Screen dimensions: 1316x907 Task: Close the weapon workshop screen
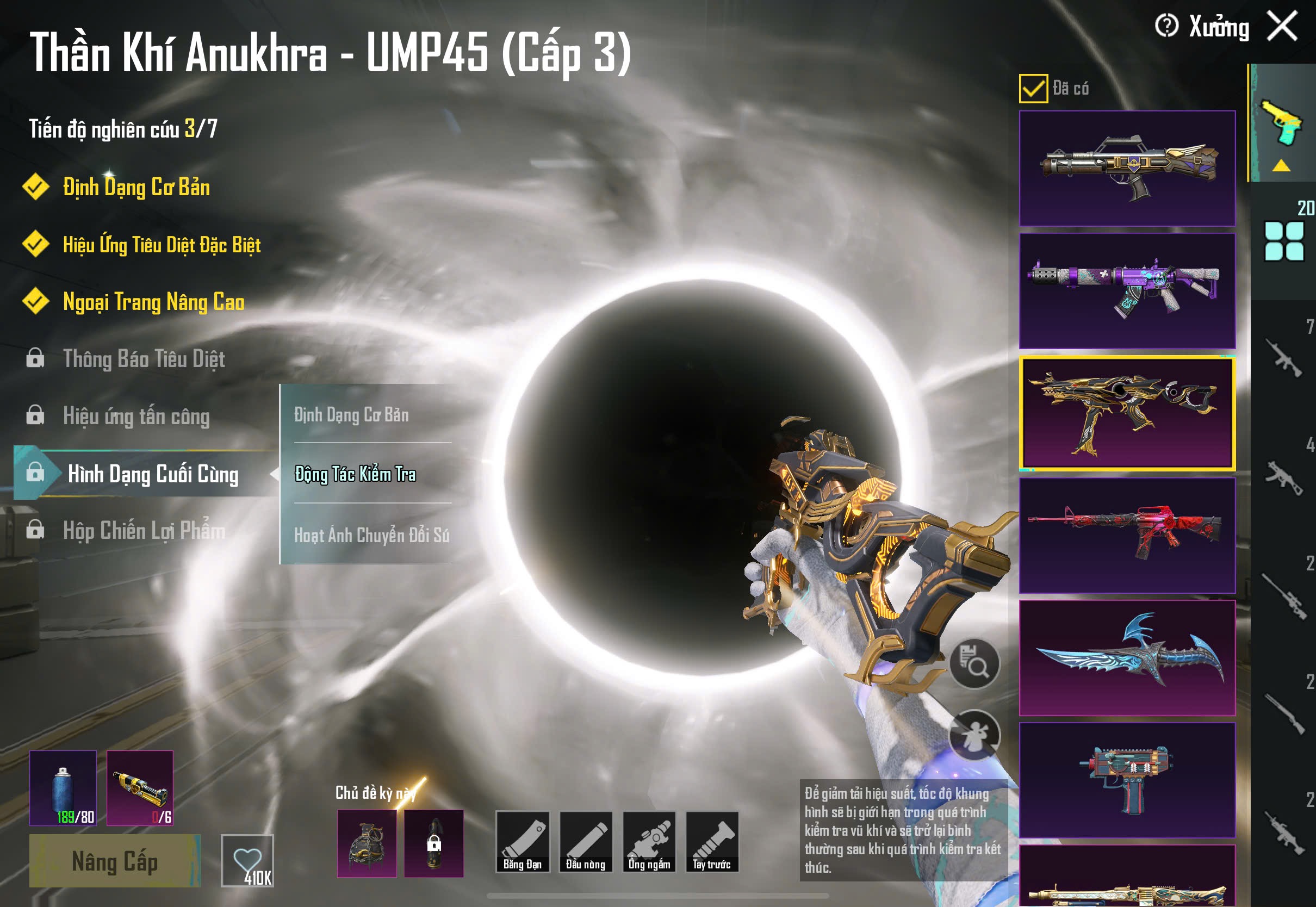point(1282,26)
